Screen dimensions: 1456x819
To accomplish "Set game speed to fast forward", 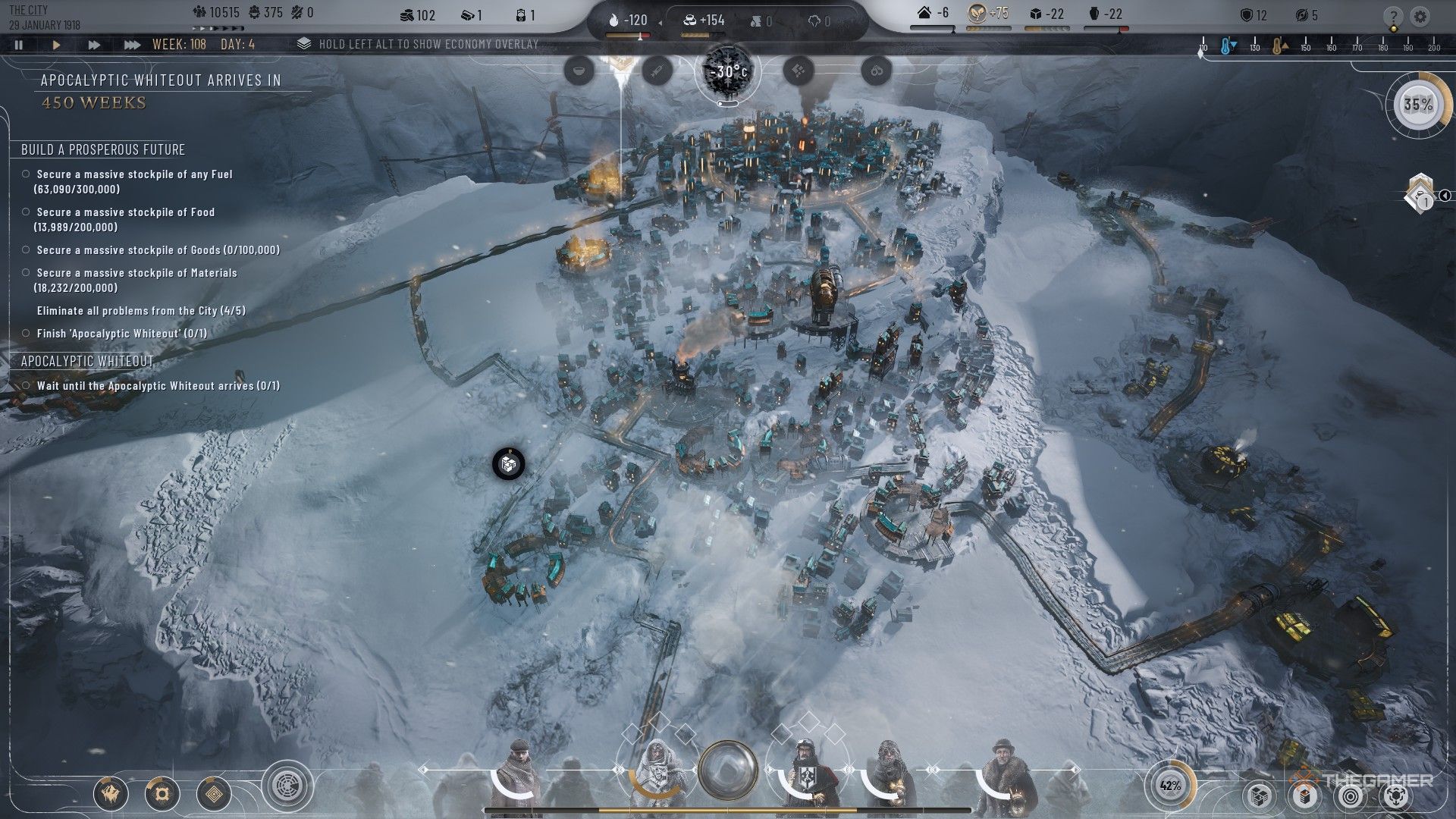I will click(x=94, y=45).
